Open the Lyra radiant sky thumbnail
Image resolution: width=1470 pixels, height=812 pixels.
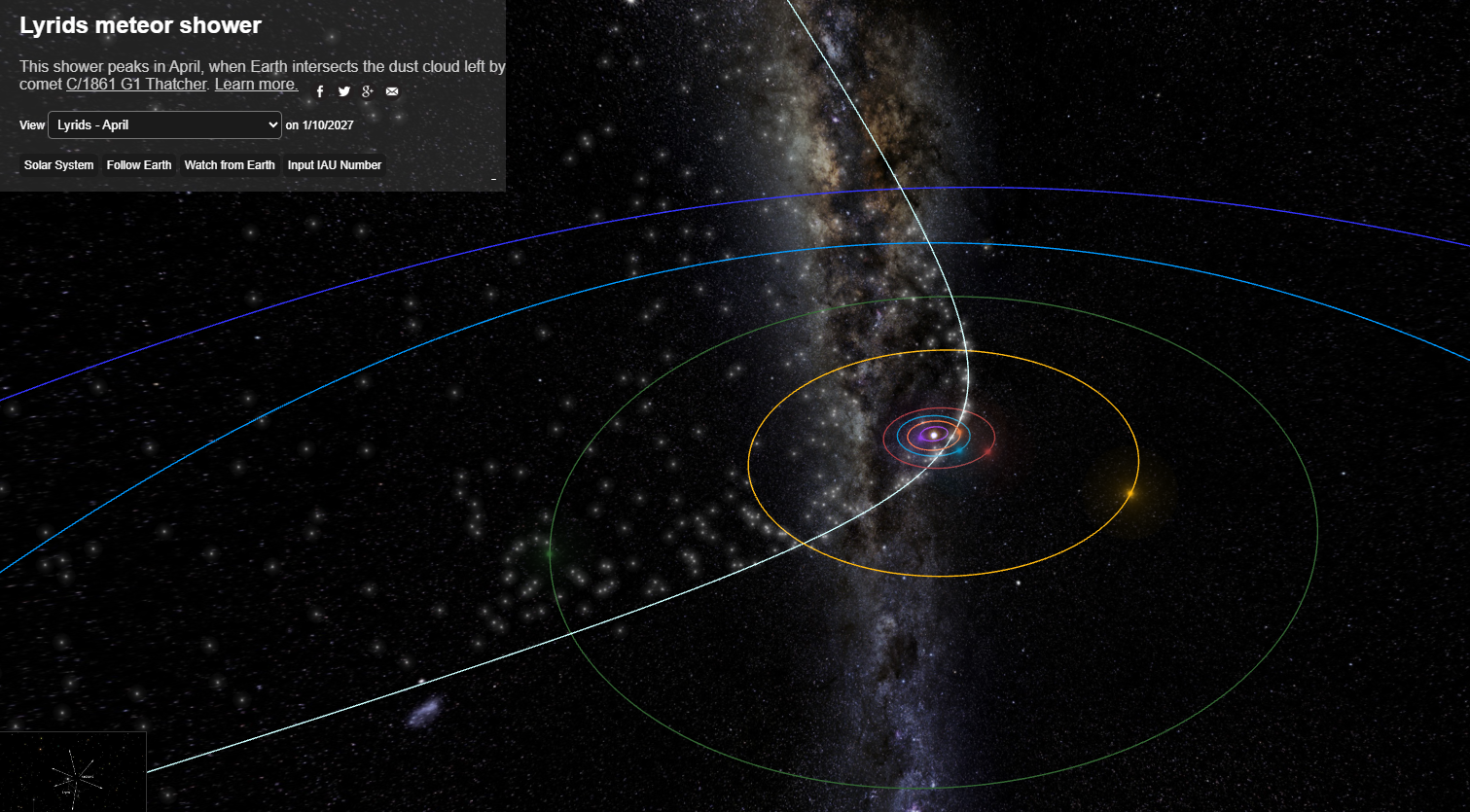pyautogui.click(x=73, y=772)
